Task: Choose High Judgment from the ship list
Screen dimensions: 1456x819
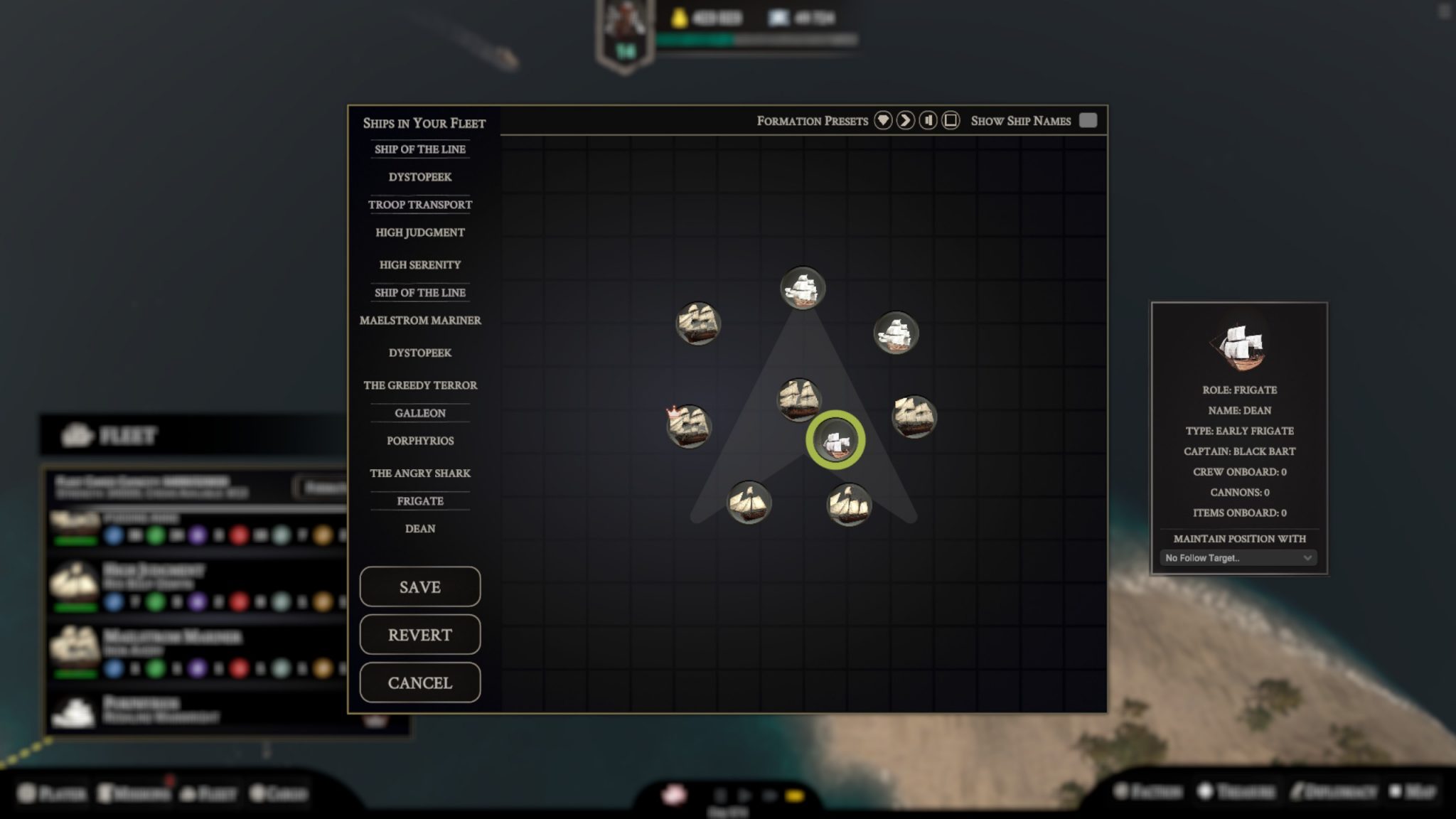Action: (x=419, y=232)
